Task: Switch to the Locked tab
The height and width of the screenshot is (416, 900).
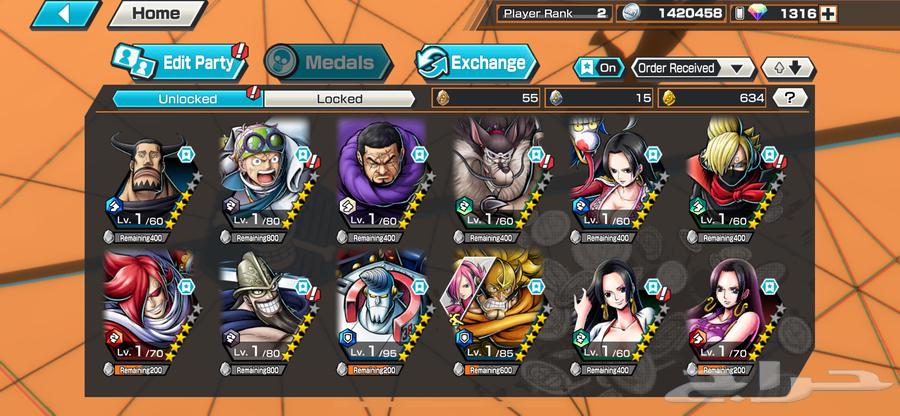Action: [x=339, y=98]
